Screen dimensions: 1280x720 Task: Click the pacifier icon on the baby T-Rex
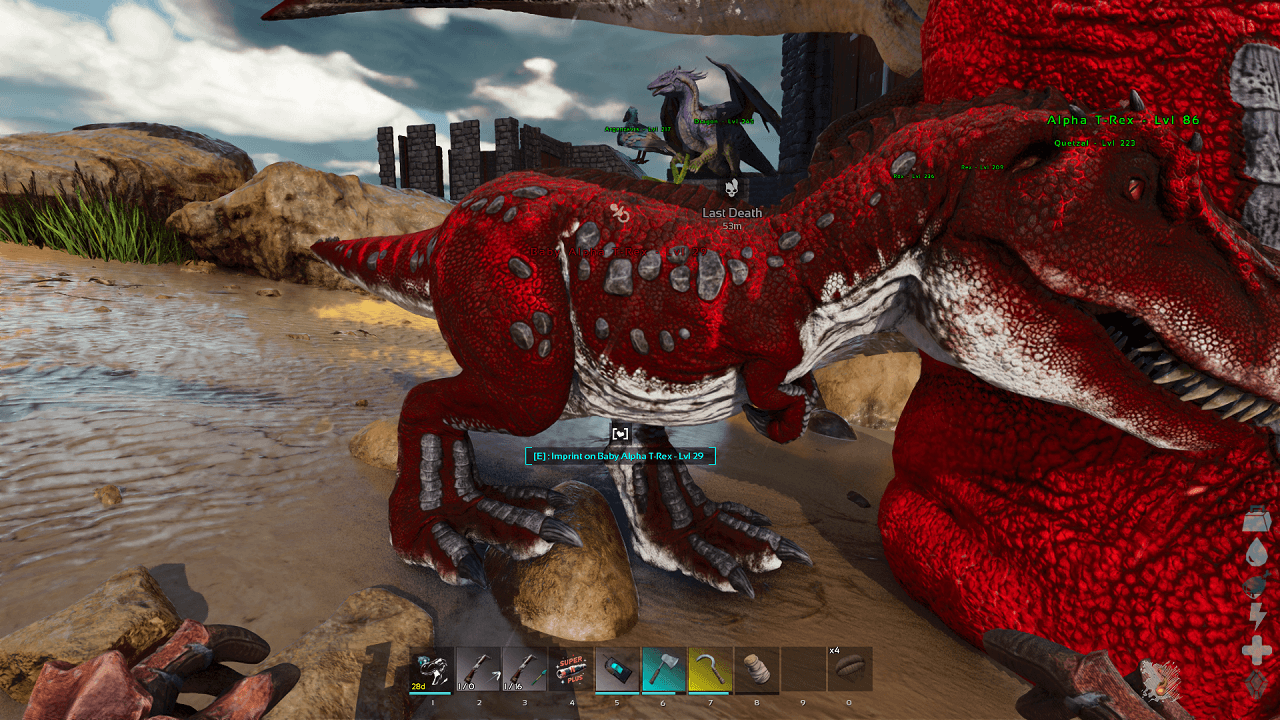click(x=618, y=211)
